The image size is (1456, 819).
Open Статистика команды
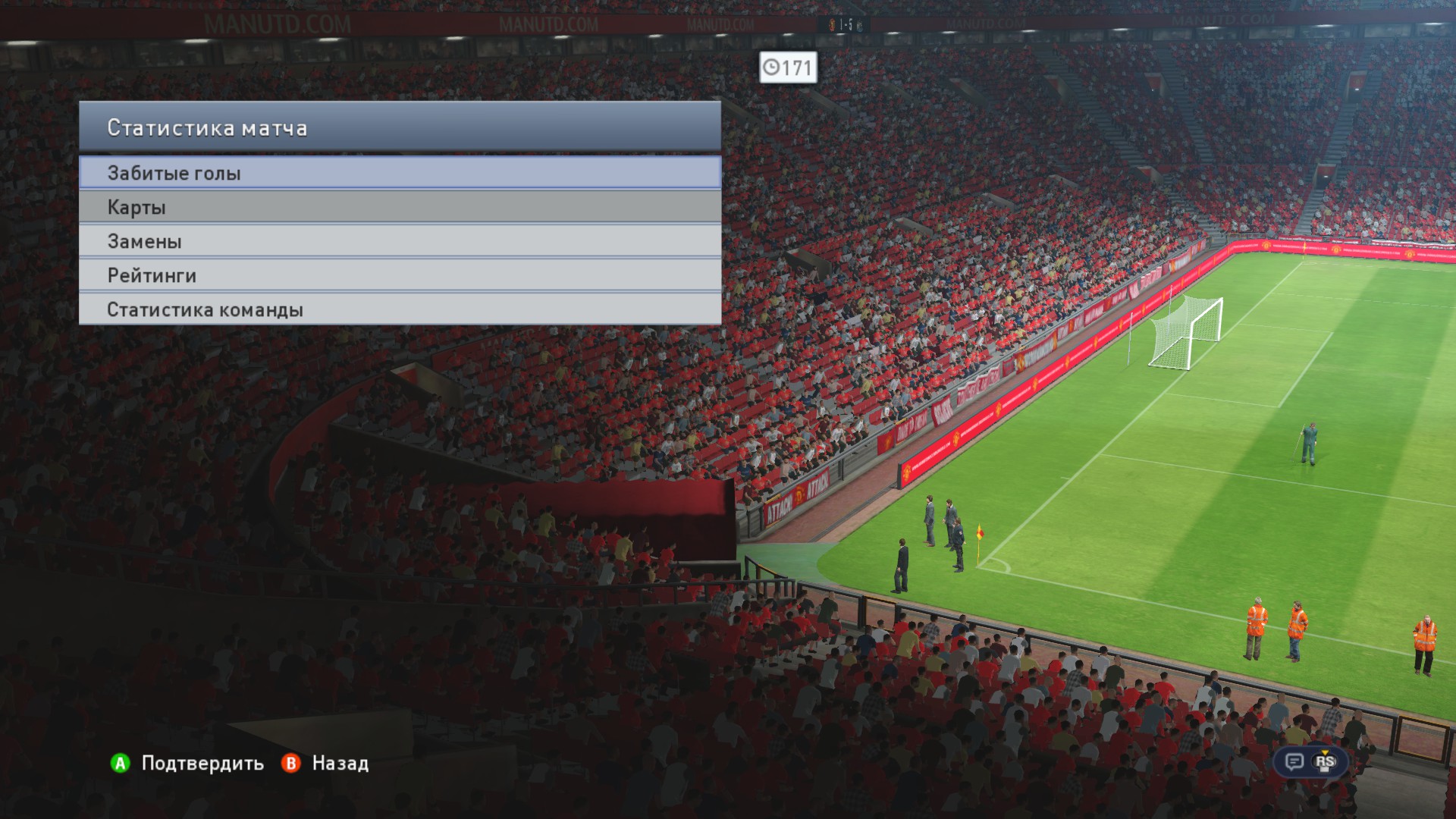click(x=400, y=309)
